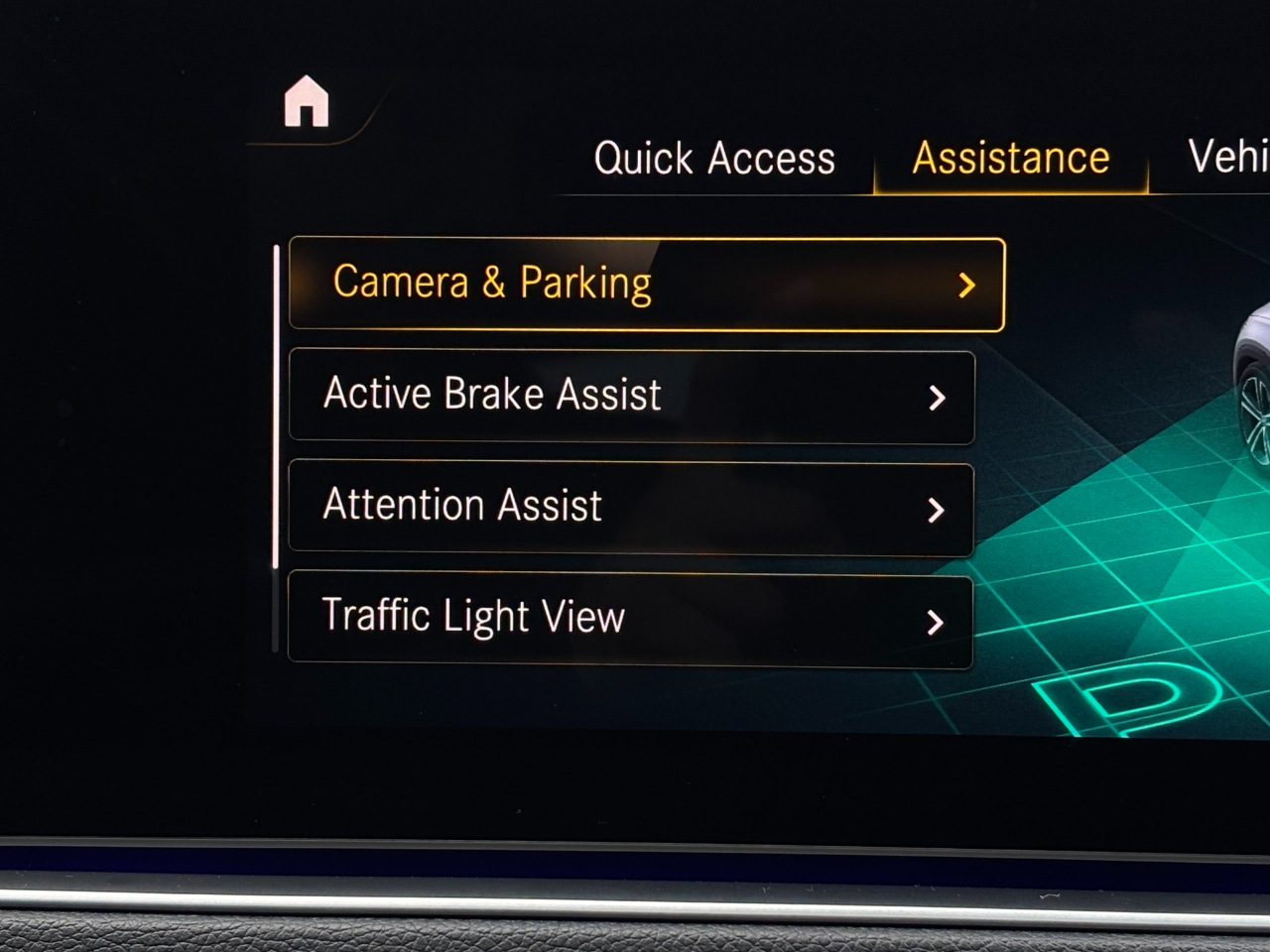Image resolution: width=1270 pixels, height=952 pixels.
Task: Select the Assistance tab
Action: point(1010,159)
